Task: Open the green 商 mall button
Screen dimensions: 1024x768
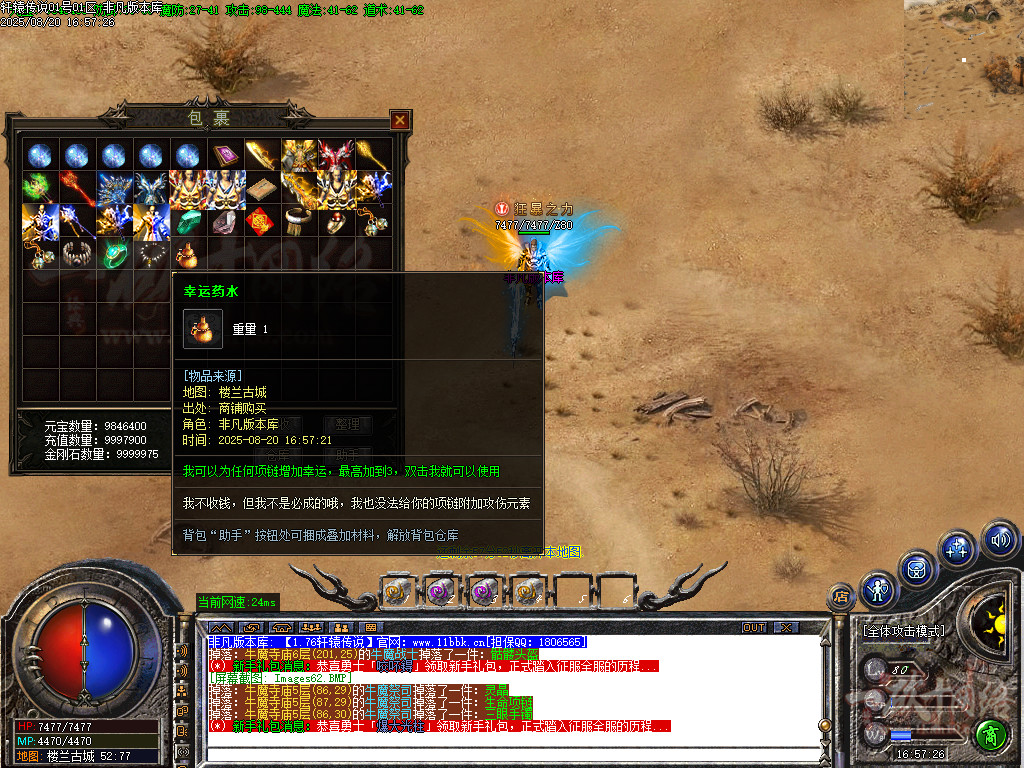Action: [991, 735]
